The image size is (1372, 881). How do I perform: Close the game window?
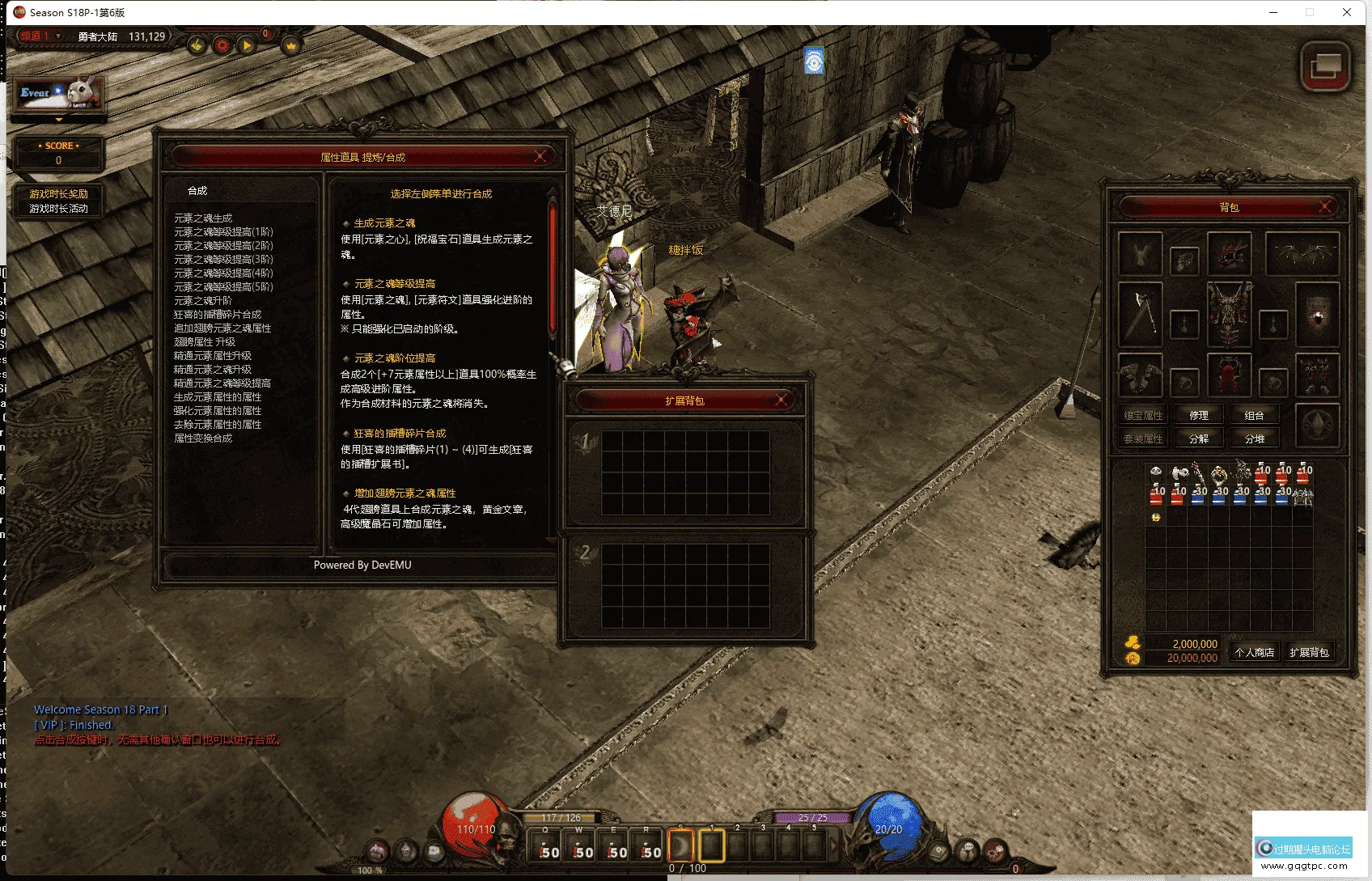(x=1347, y=12)
